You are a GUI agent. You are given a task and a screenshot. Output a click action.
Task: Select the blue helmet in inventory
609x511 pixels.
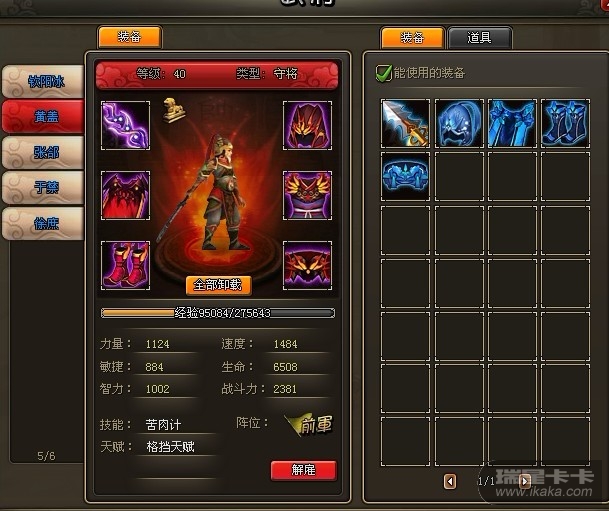pyautogui.click(x=459, y=123)
